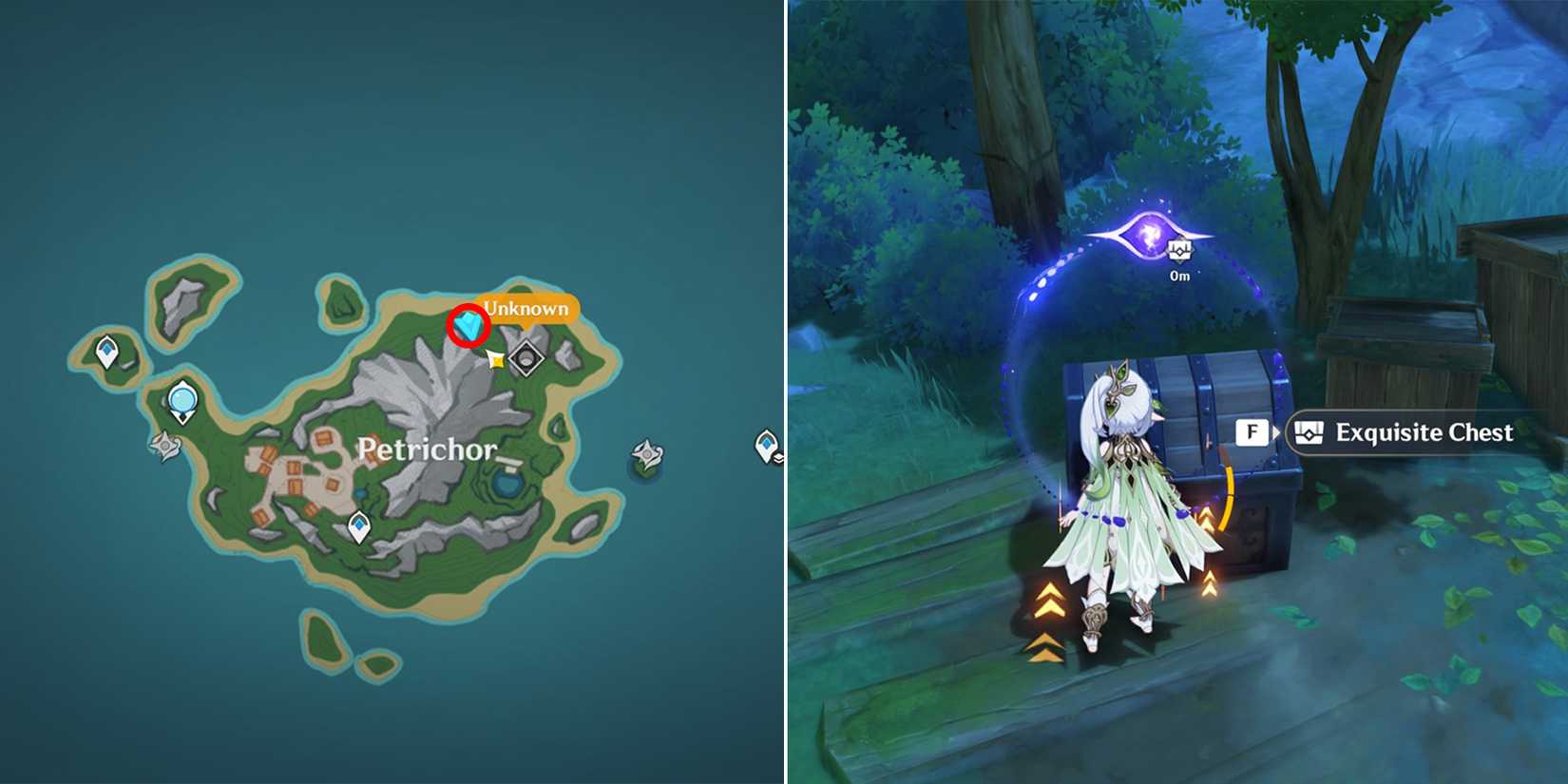Click the Statue of the Seven icon

click(182, 400)
